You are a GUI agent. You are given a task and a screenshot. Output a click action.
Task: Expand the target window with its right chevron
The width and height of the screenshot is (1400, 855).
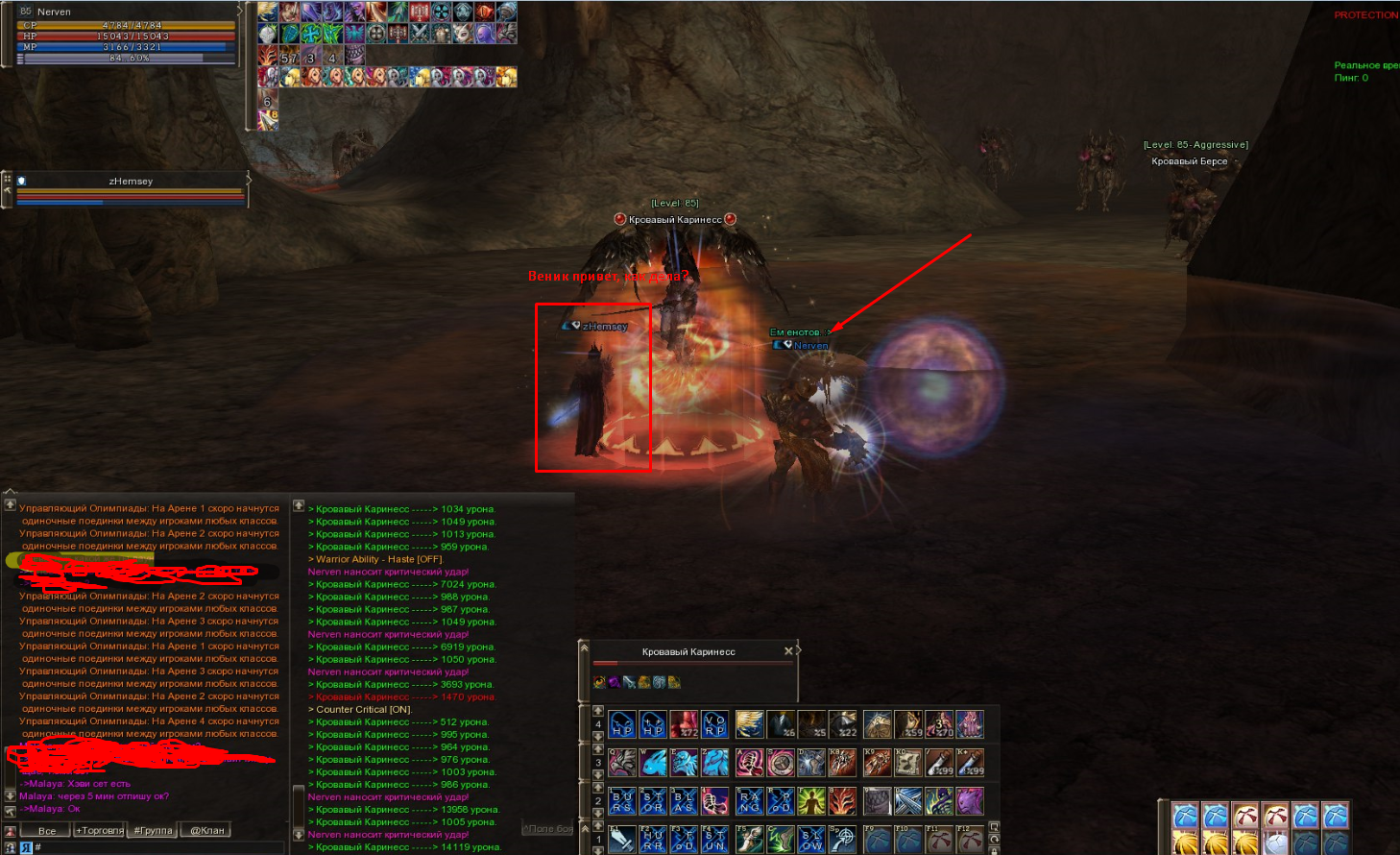799,649
